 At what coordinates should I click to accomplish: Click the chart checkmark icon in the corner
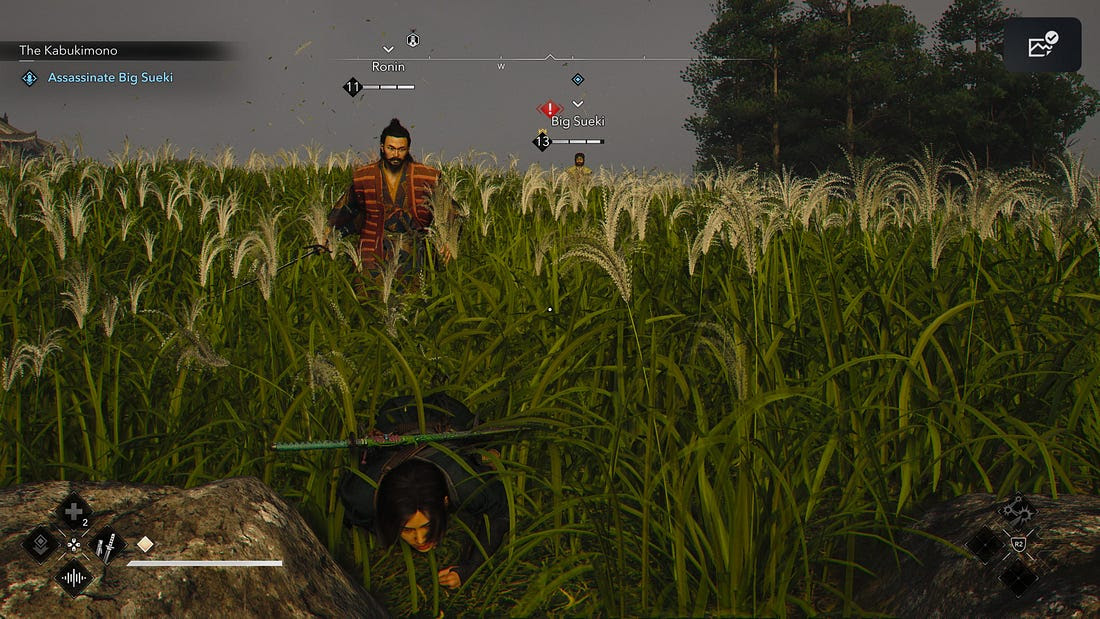click(1042, 45)
